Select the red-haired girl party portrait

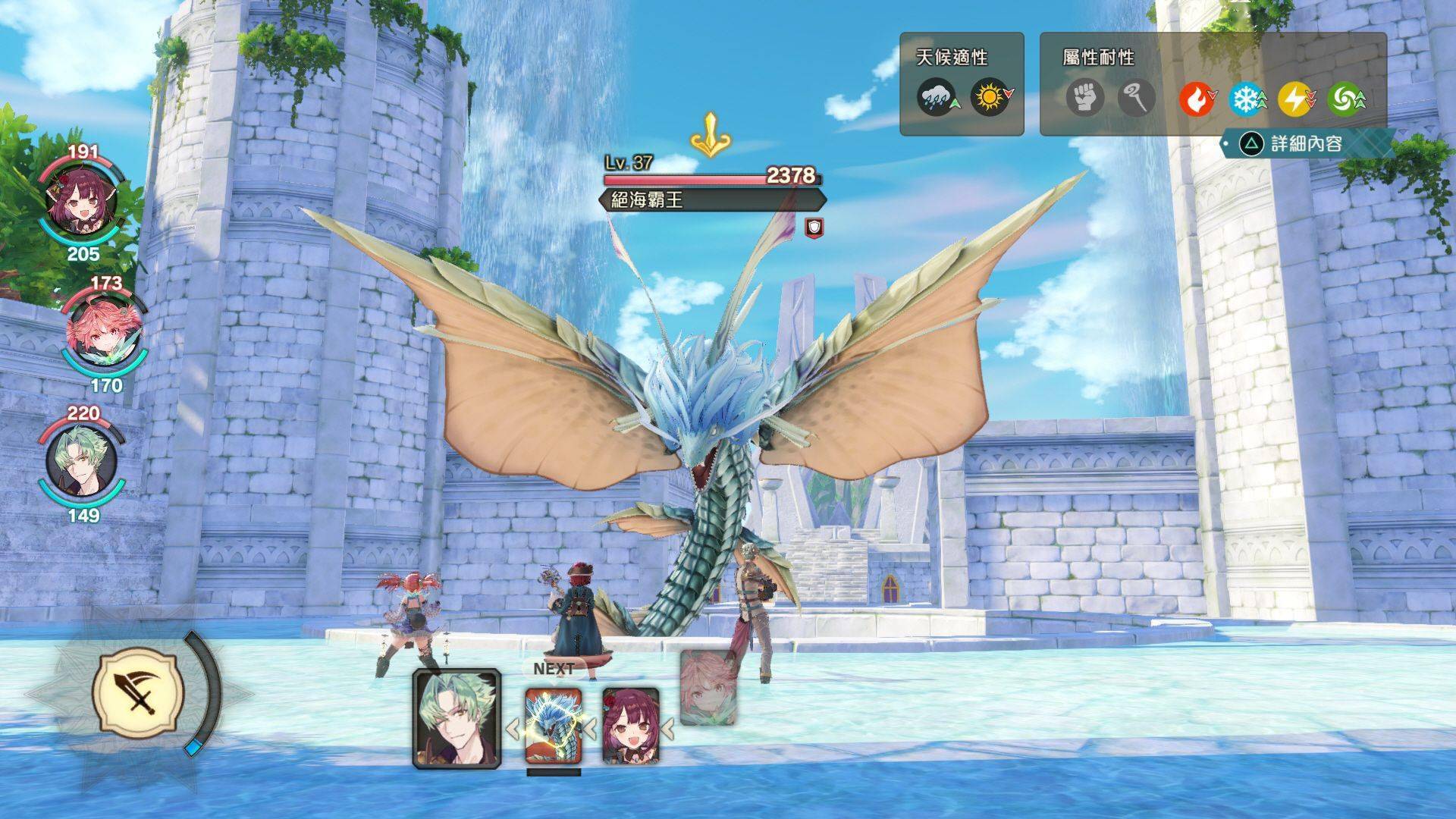[83, 203]
